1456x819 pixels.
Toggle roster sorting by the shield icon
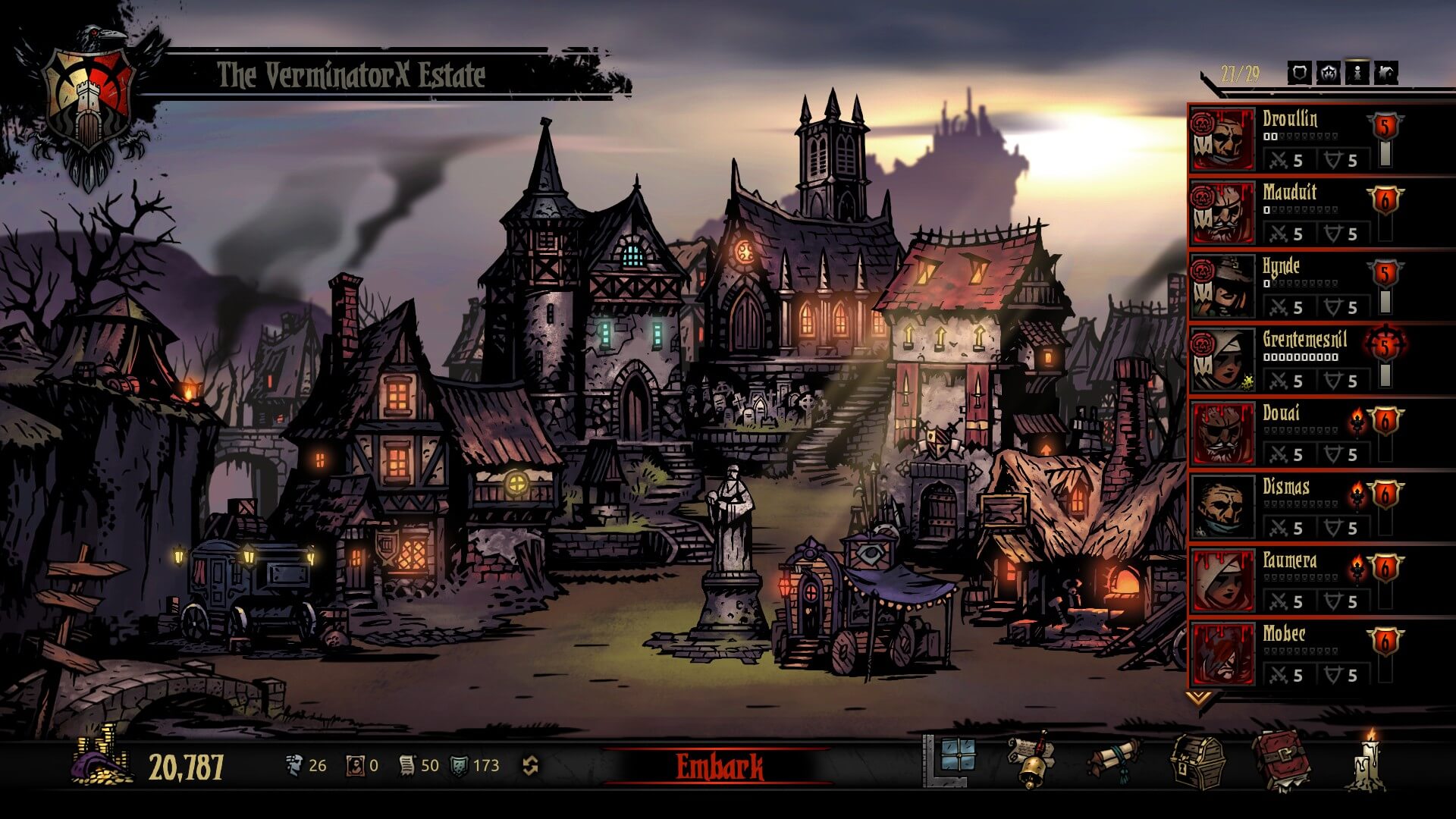click(1299, 73)
